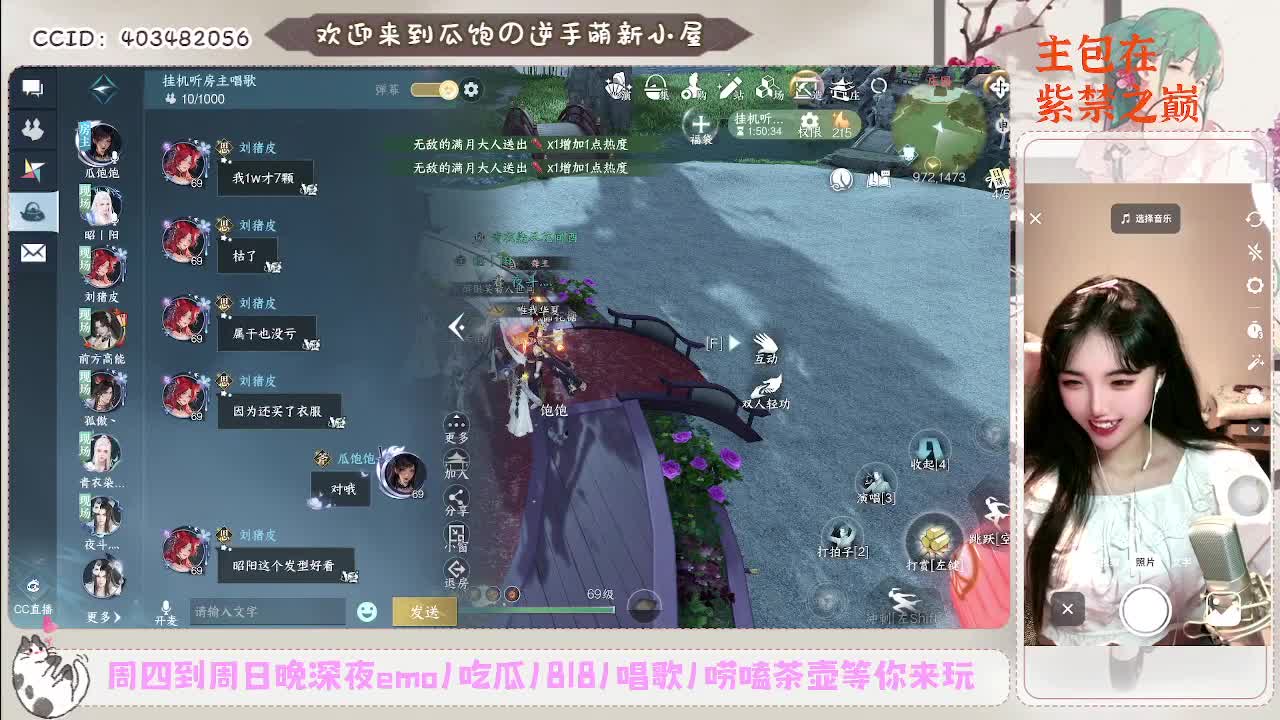Open the mail envelope icon in the left sidebar
Viewport: 1280px width, 720px height.
(x=32, y=252)
